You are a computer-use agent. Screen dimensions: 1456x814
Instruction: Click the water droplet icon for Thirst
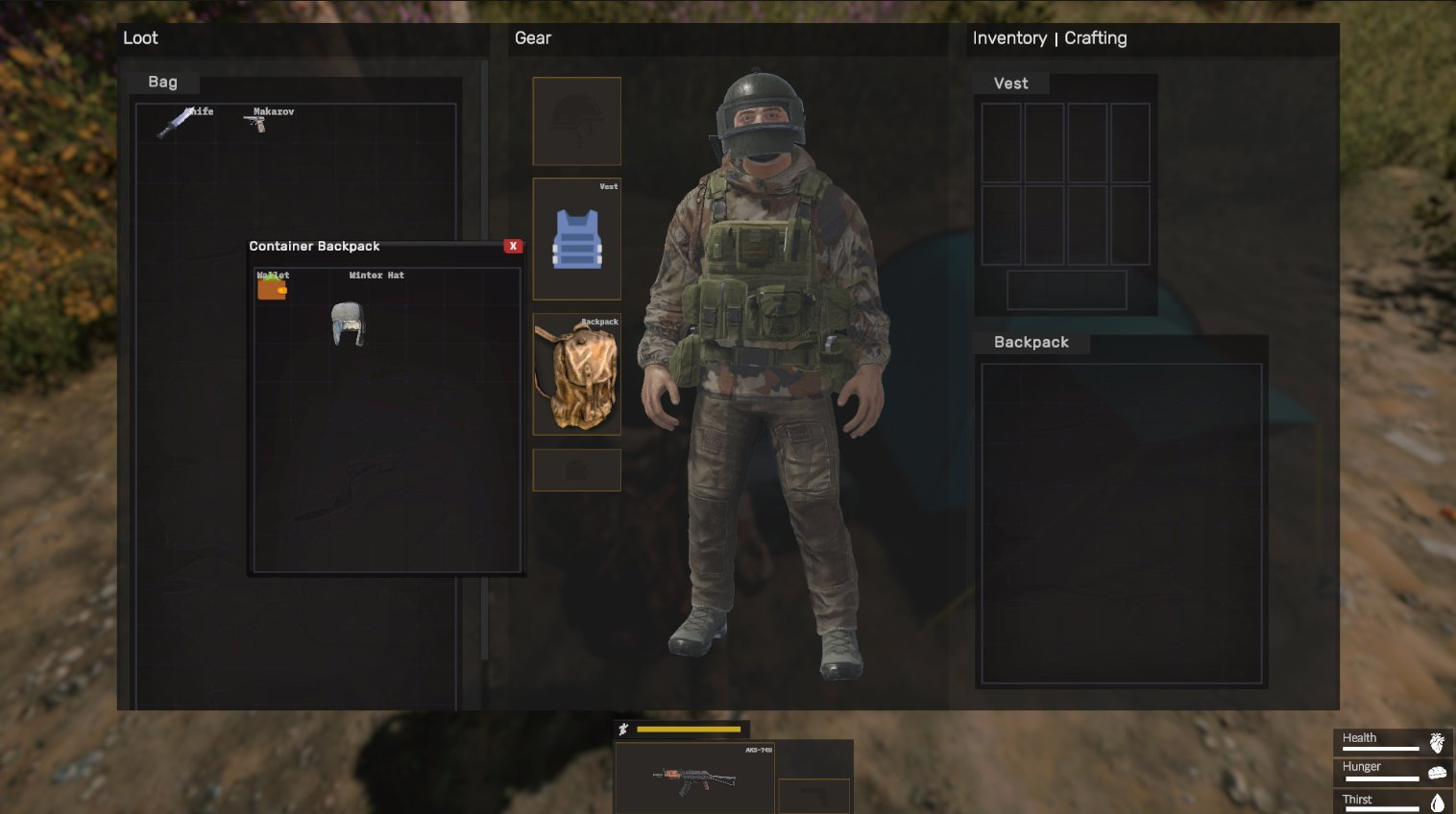(x=1437, y=804)
